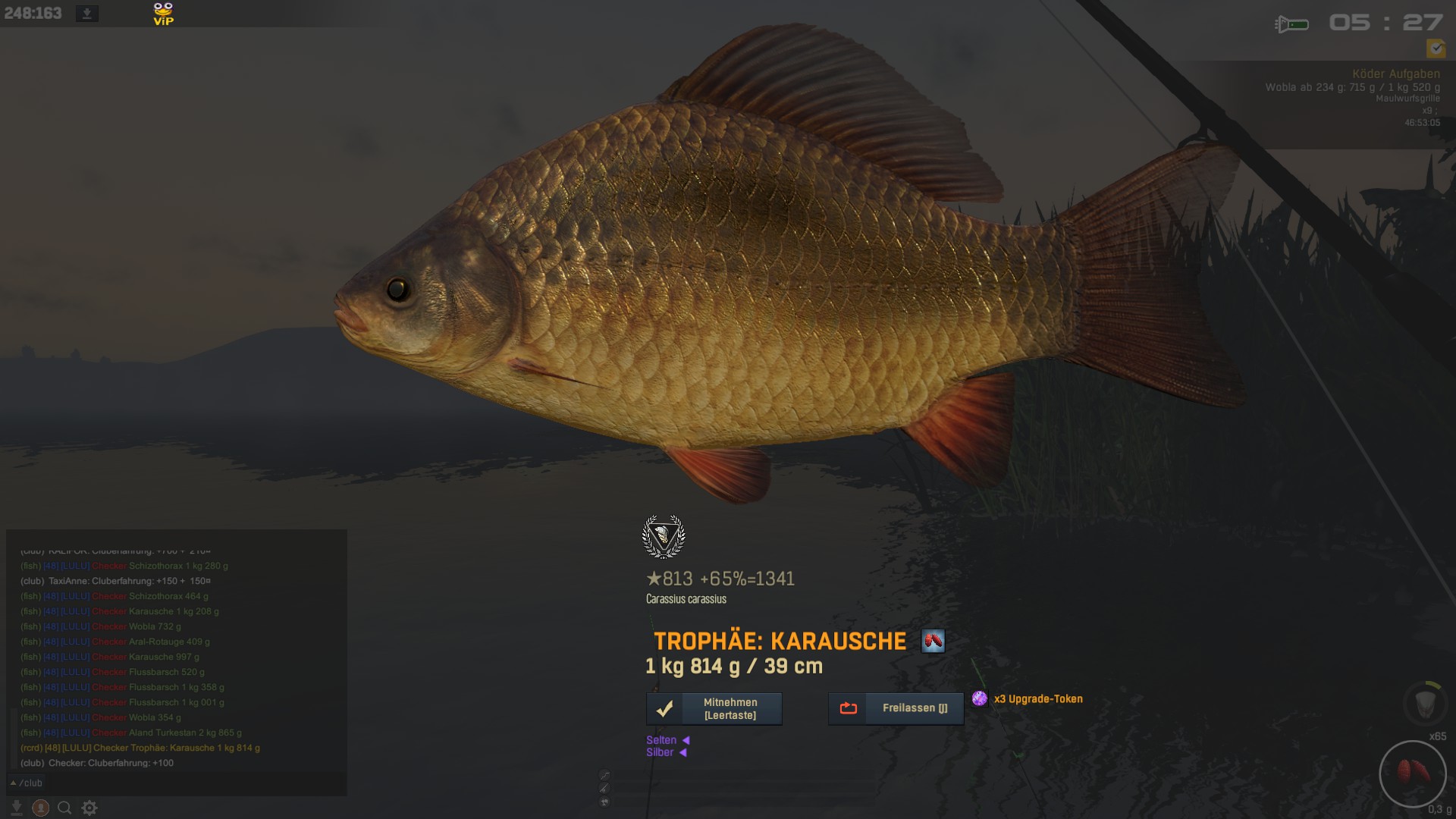1456x819 pixels.
Task: Open the orange player profile icon below chat
Action: point(41,808)
